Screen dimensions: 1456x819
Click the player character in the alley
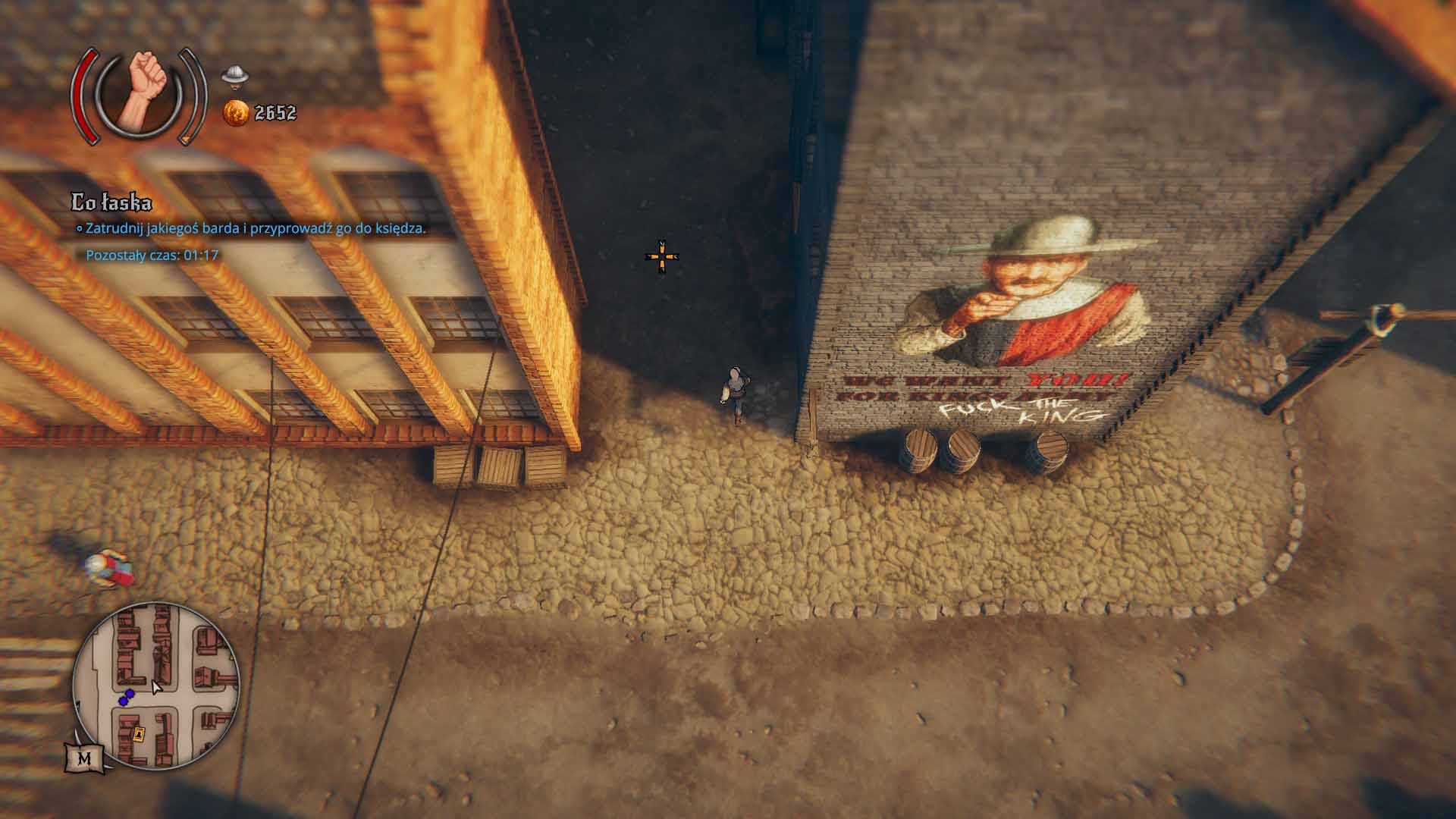(x=734, y=394)
